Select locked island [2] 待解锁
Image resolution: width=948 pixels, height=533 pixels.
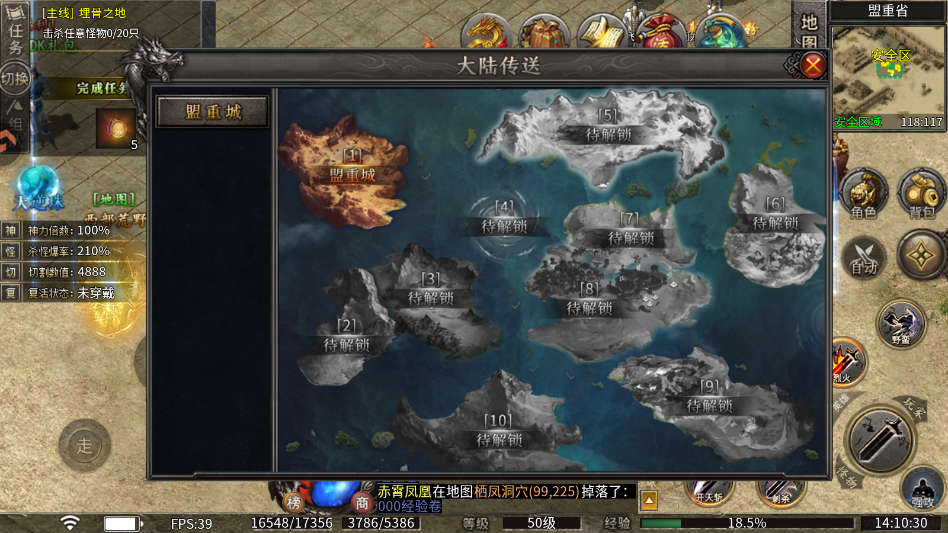point(346,337)
